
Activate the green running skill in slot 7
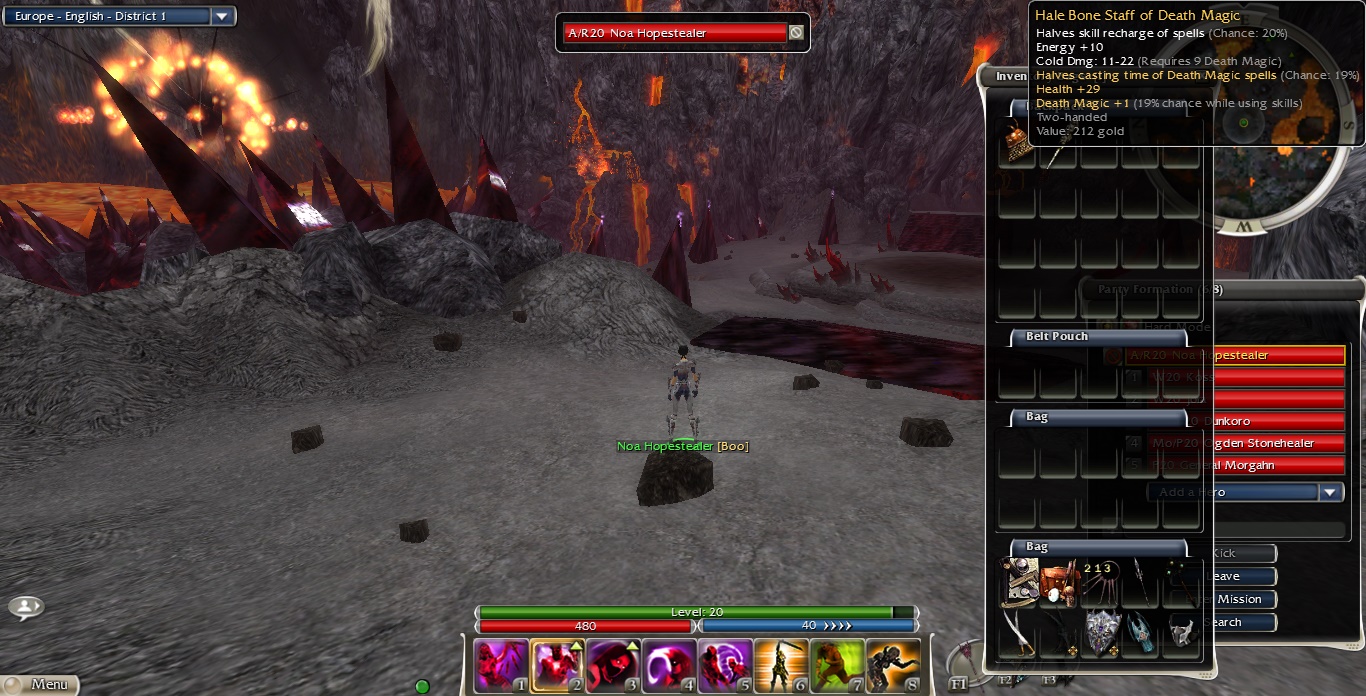click(836, 665)
